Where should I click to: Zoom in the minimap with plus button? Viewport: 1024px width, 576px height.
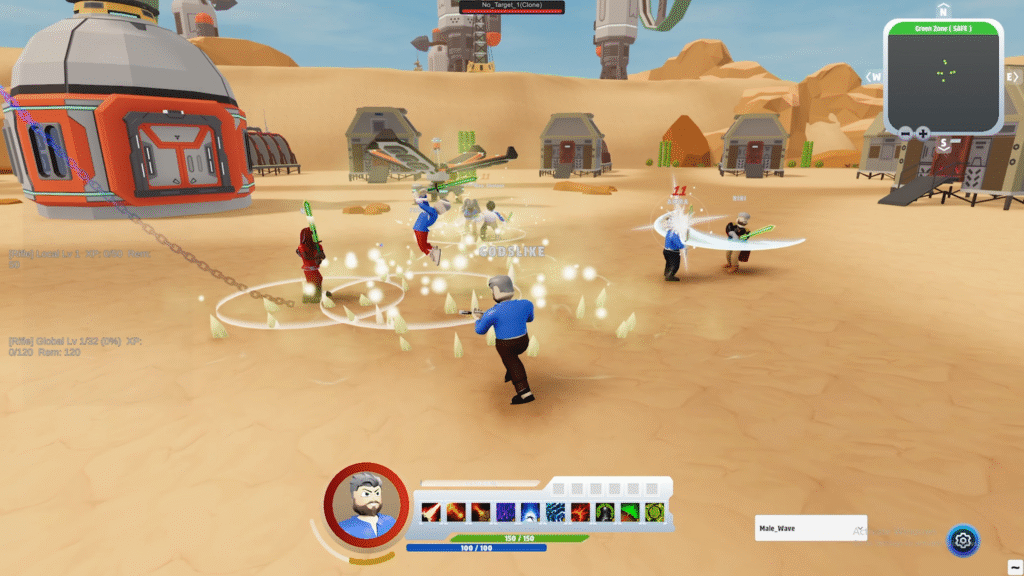click(x=922, y=133)
